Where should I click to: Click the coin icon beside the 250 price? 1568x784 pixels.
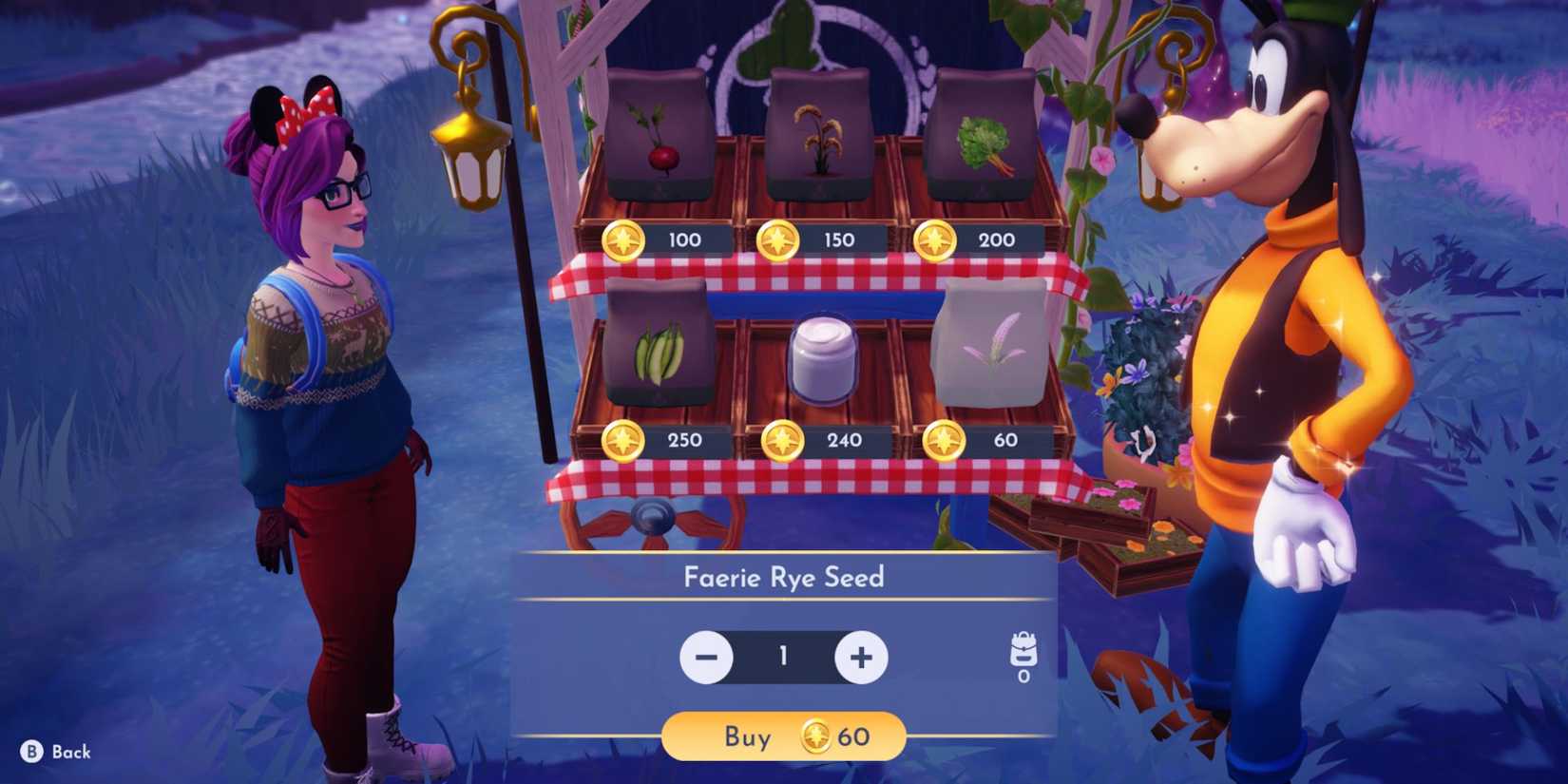click(x=624, y=439)
